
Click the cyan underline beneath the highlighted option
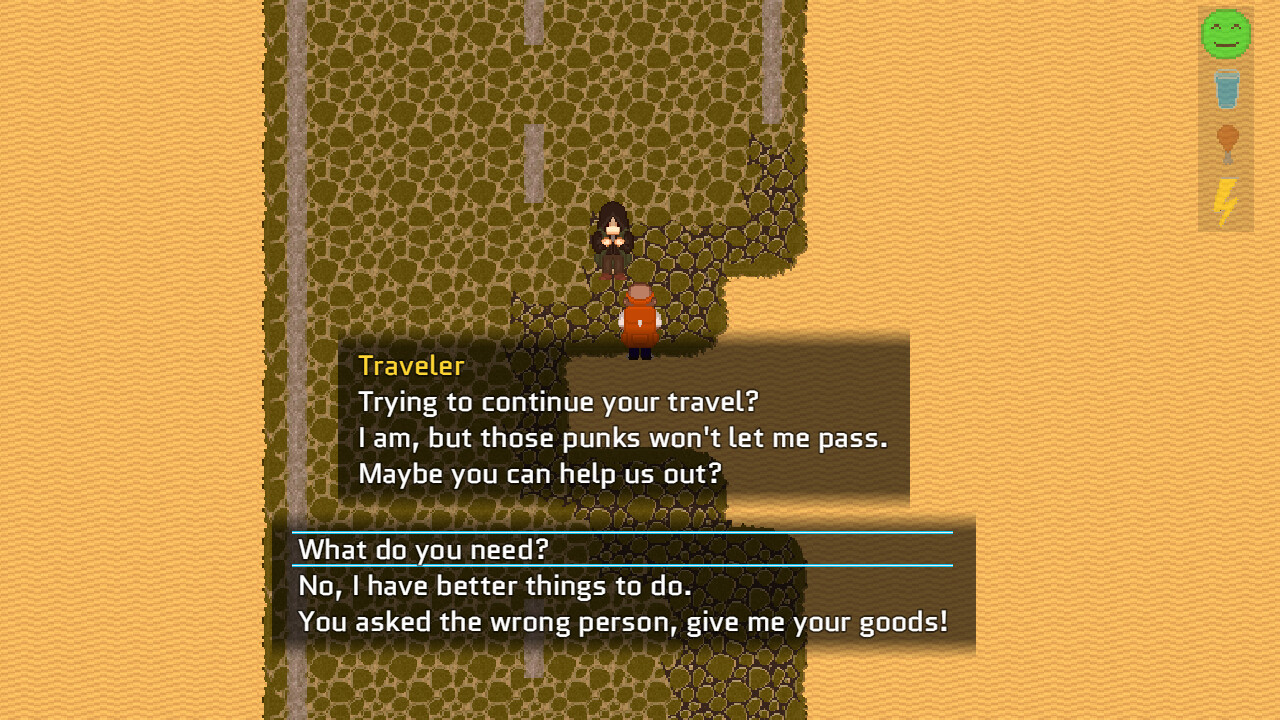point(620,565)
